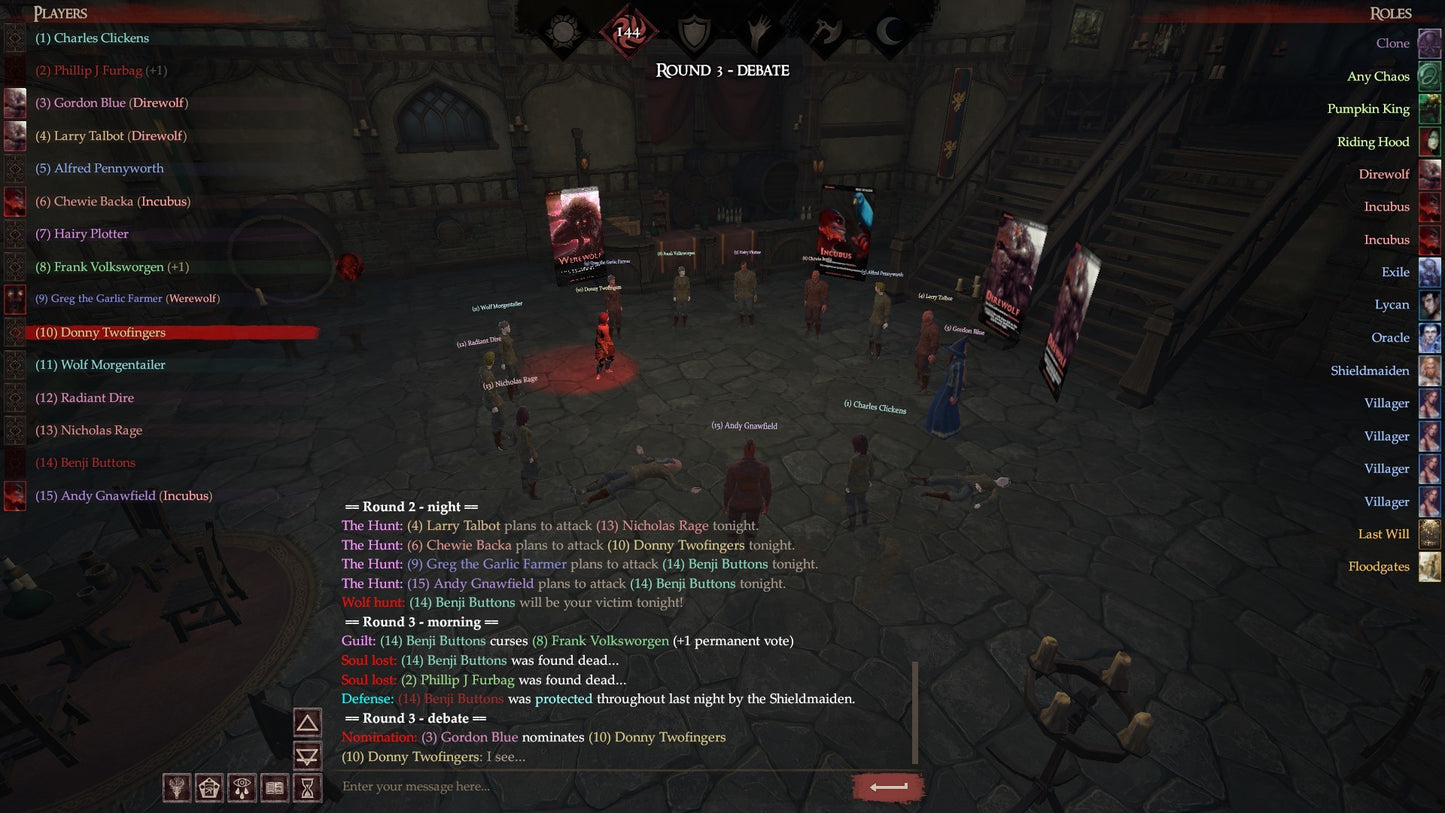Screen dimensions: 1445x813
Task: Select the crying eye icon near the chat input
Action: pos(241,788)
